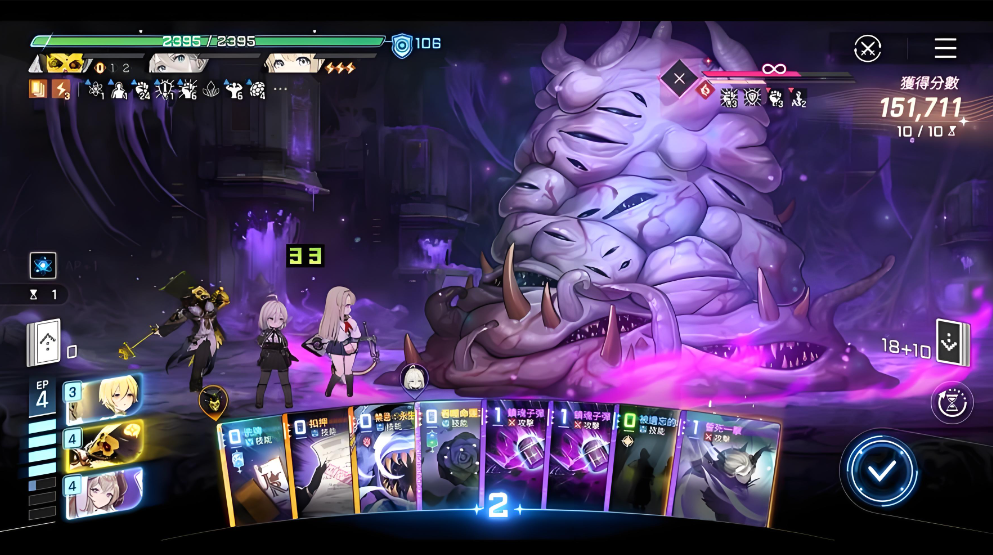The height and width of the screenshot is (555, 993).
Task: Activate the brown-haired character's EP skill
Action: (x=104, y=493)
